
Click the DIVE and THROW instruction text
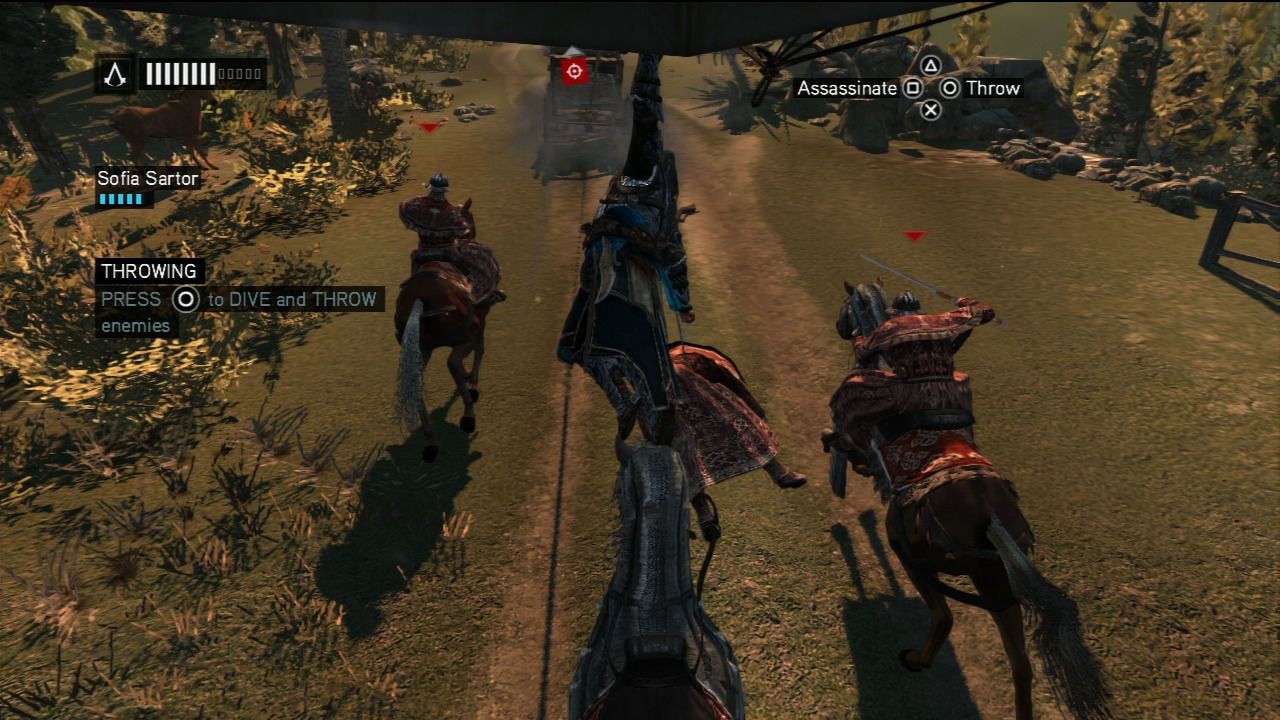290,300
